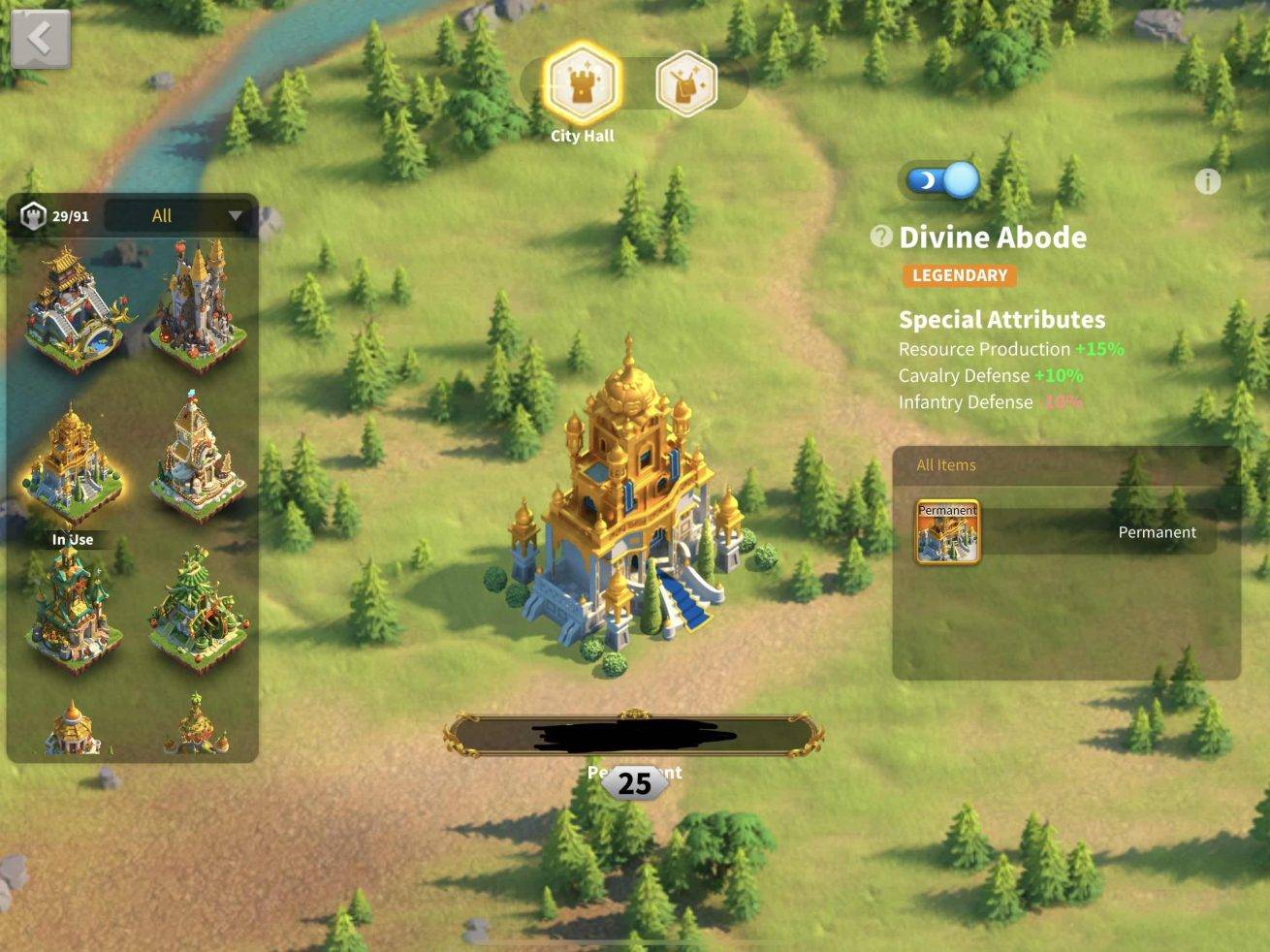Toggle the day/night moon switch

tap(942, 180)
